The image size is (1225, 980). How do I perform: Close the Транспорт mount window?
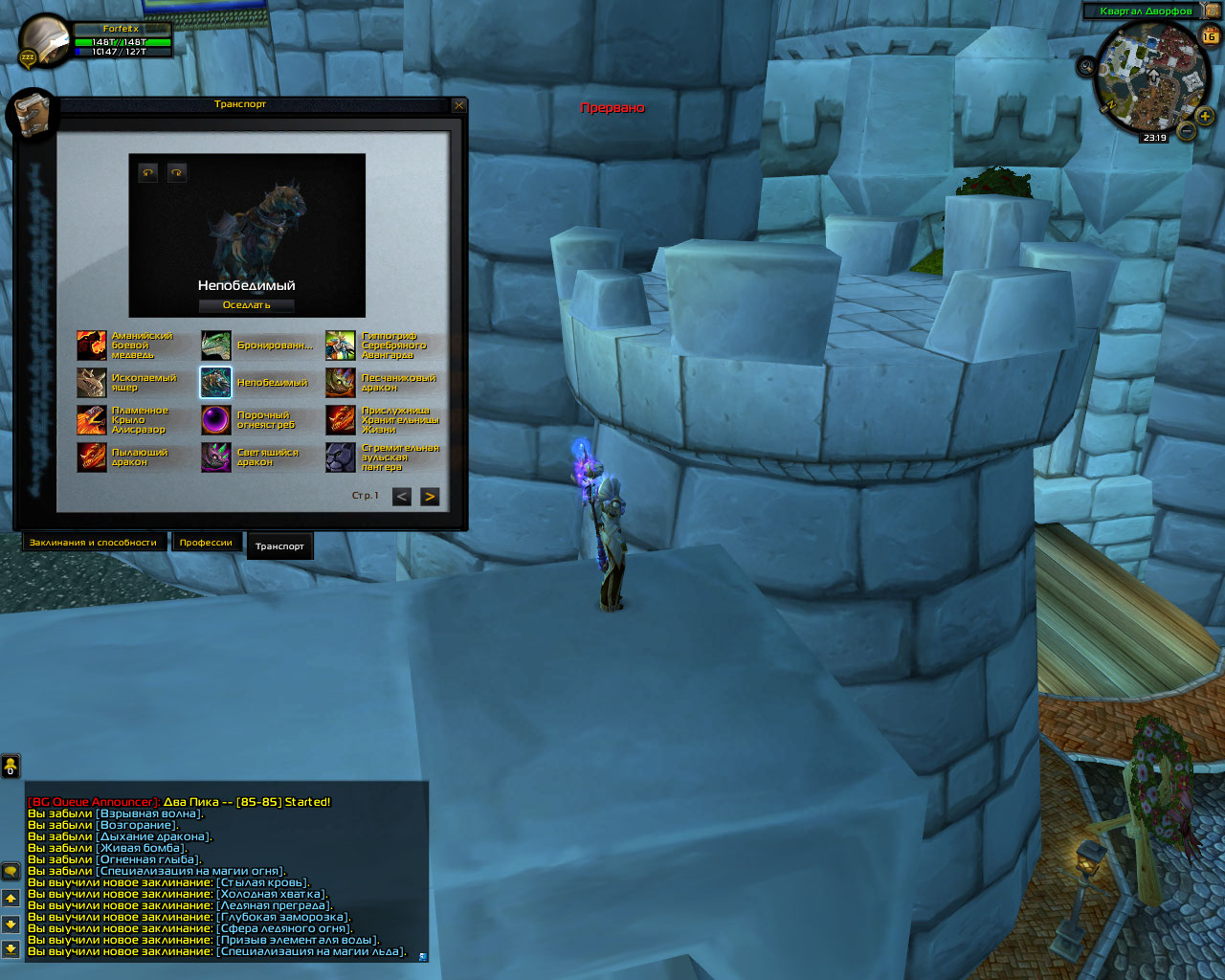(459, 105)
